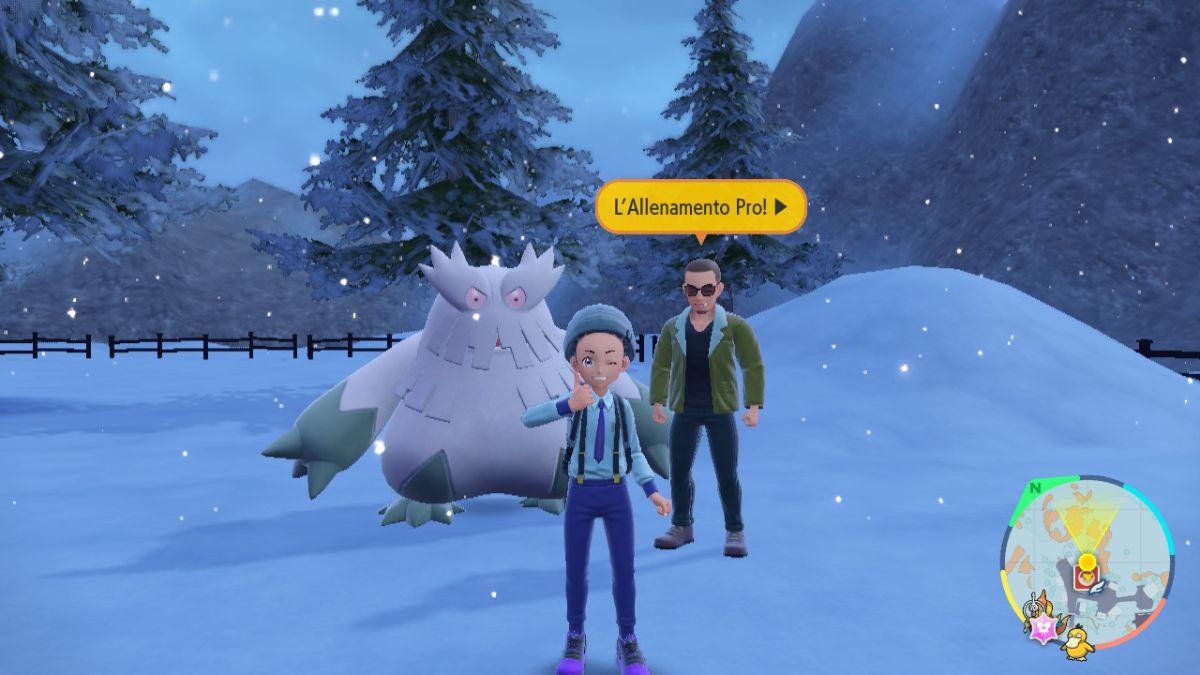The image size is (1200, 675).
Task: Click the pink Tera Raid crystal marker
Action: pyautogui.click(x=1042, y=627)
